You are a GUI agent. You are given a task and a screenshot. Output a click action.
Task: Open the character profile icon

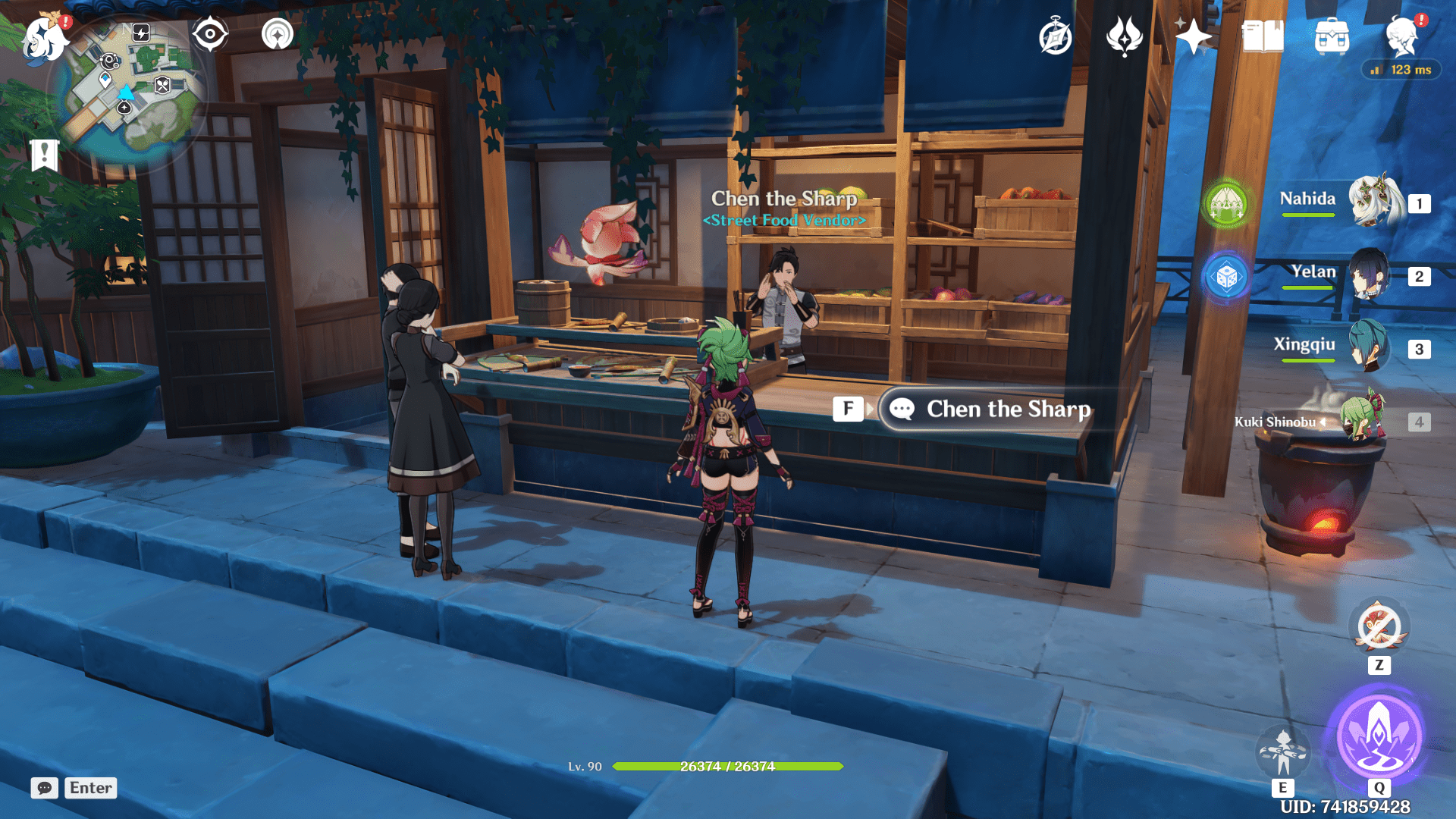[x=1401, y=37]
